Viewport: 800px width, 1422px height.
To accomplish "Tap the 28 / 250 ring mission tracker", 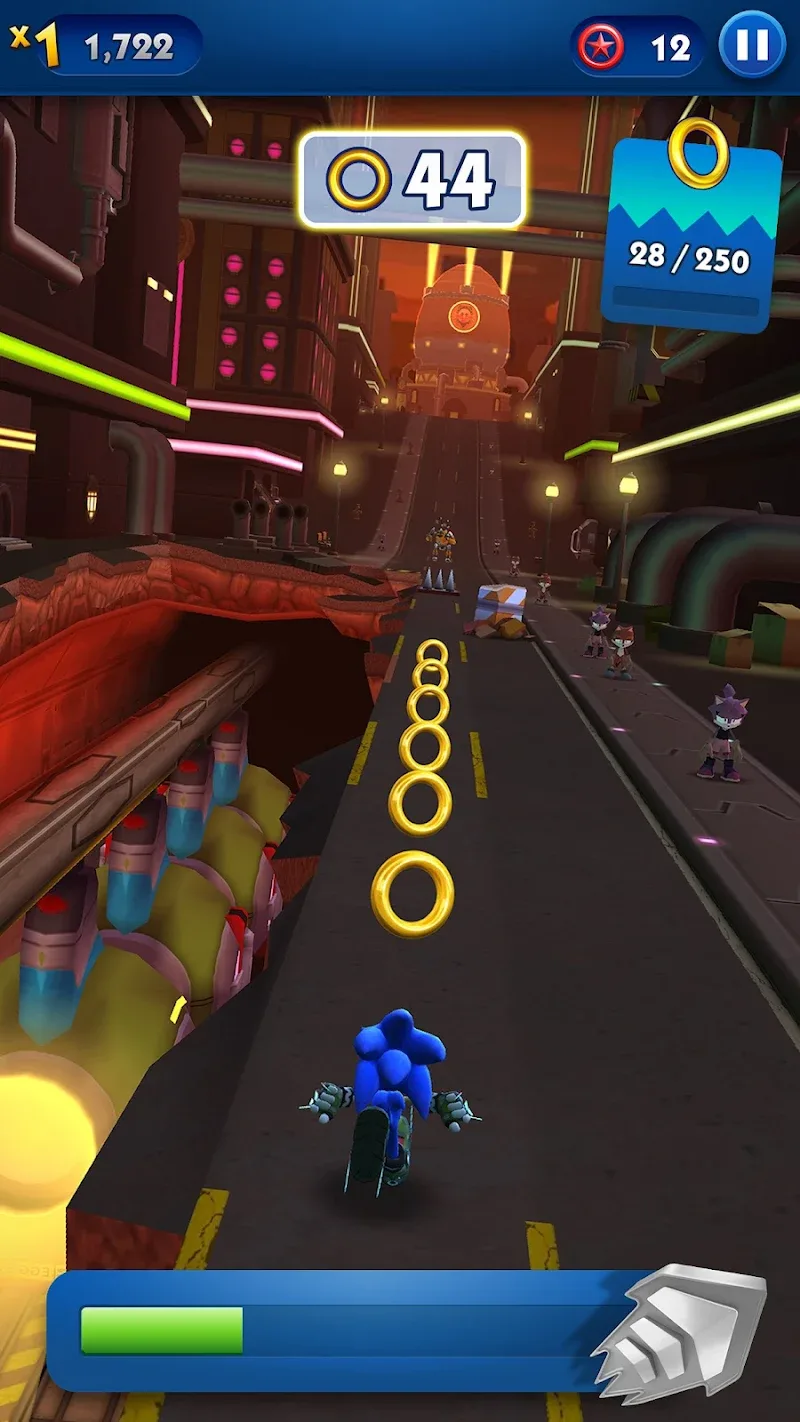I will tap(692, 235).
